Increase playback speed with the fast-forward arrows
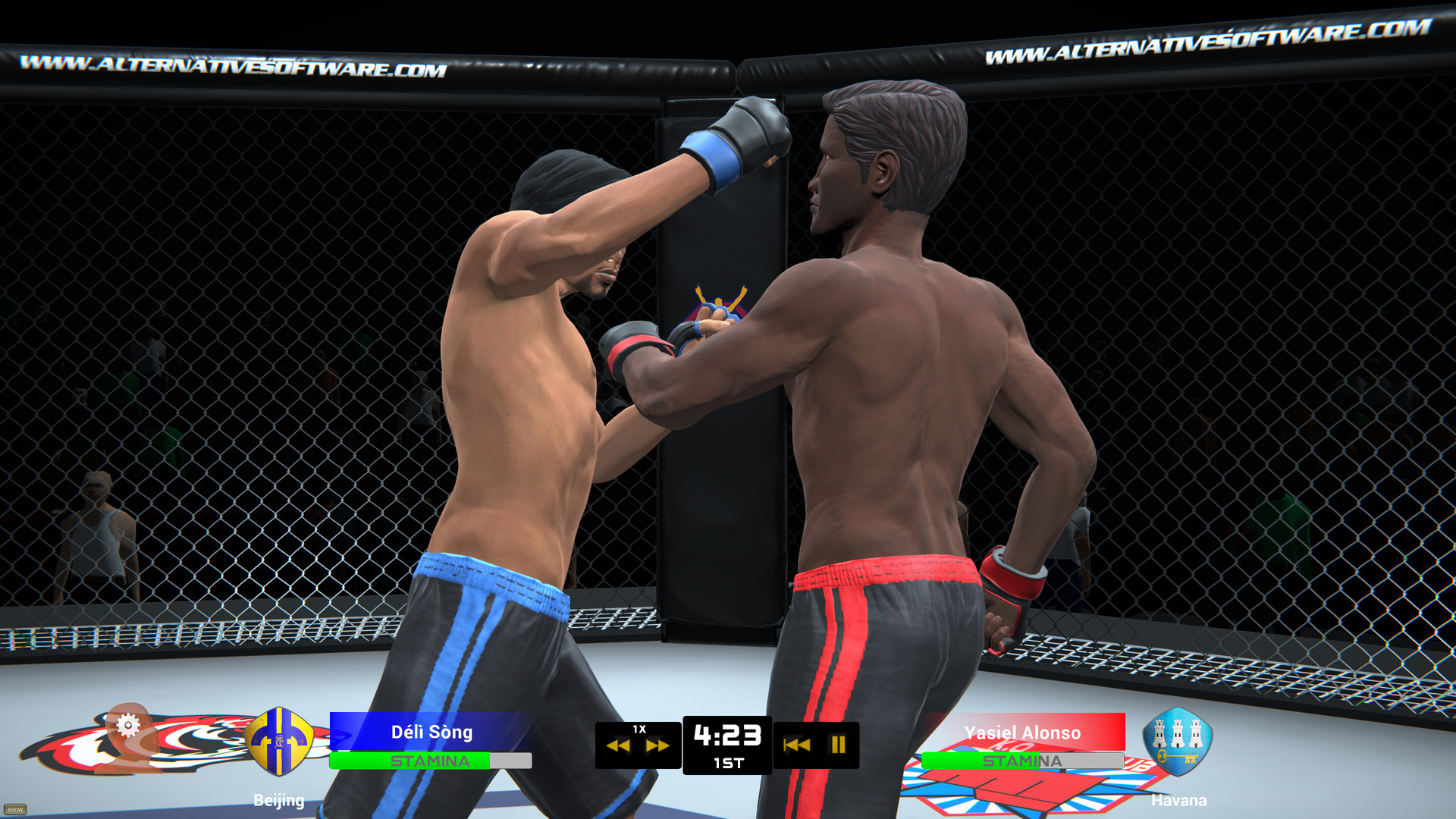Screen dimensions: 1456x819 tap(658, 747)
